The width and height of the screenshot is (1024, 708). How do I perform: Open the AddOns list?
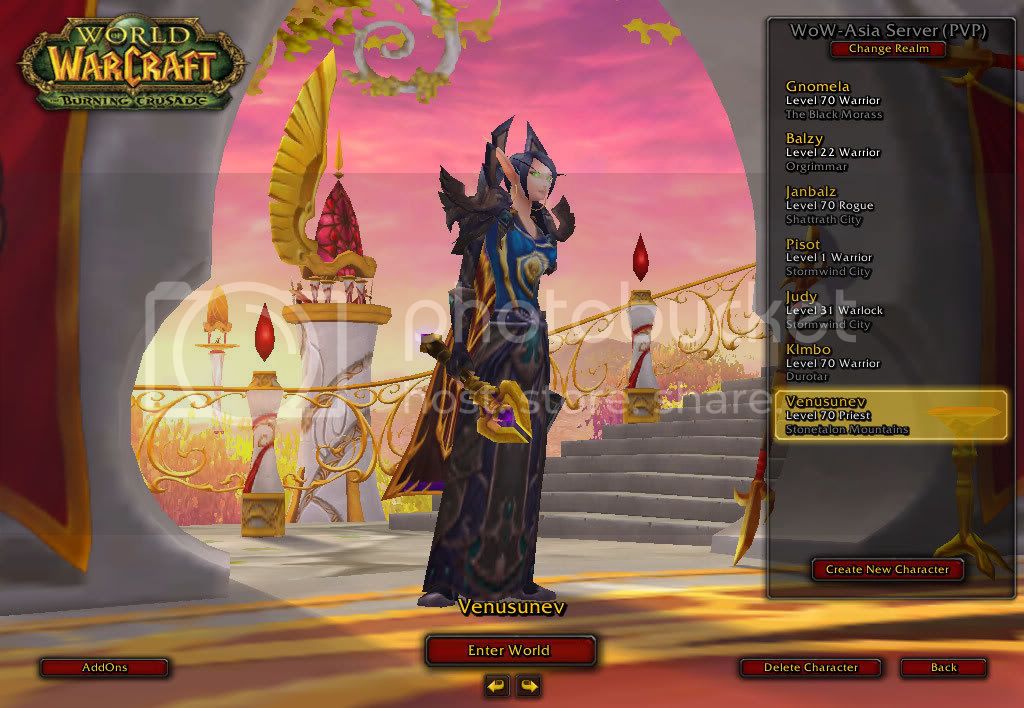pos(104,667)
